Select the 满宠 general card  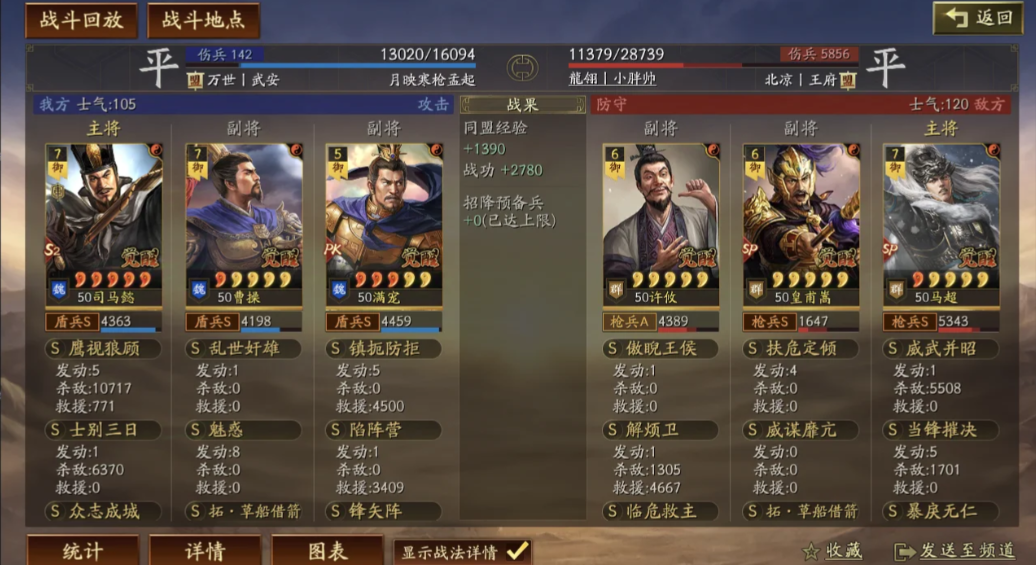384,222
